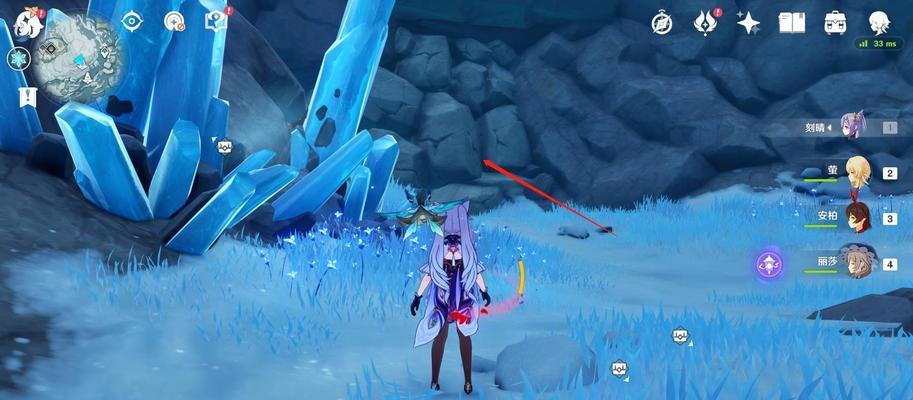Open the quest banner with exclamation mark
Screen dimensions: 913x400
[25, 97]
